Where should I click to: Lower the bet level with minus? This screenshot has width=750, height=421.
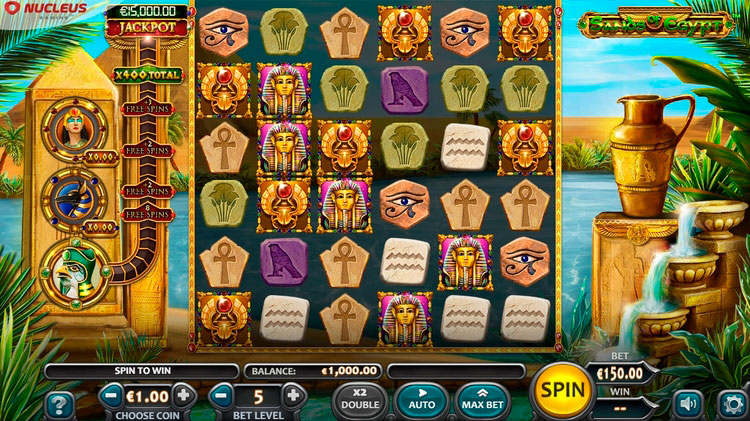224,396
